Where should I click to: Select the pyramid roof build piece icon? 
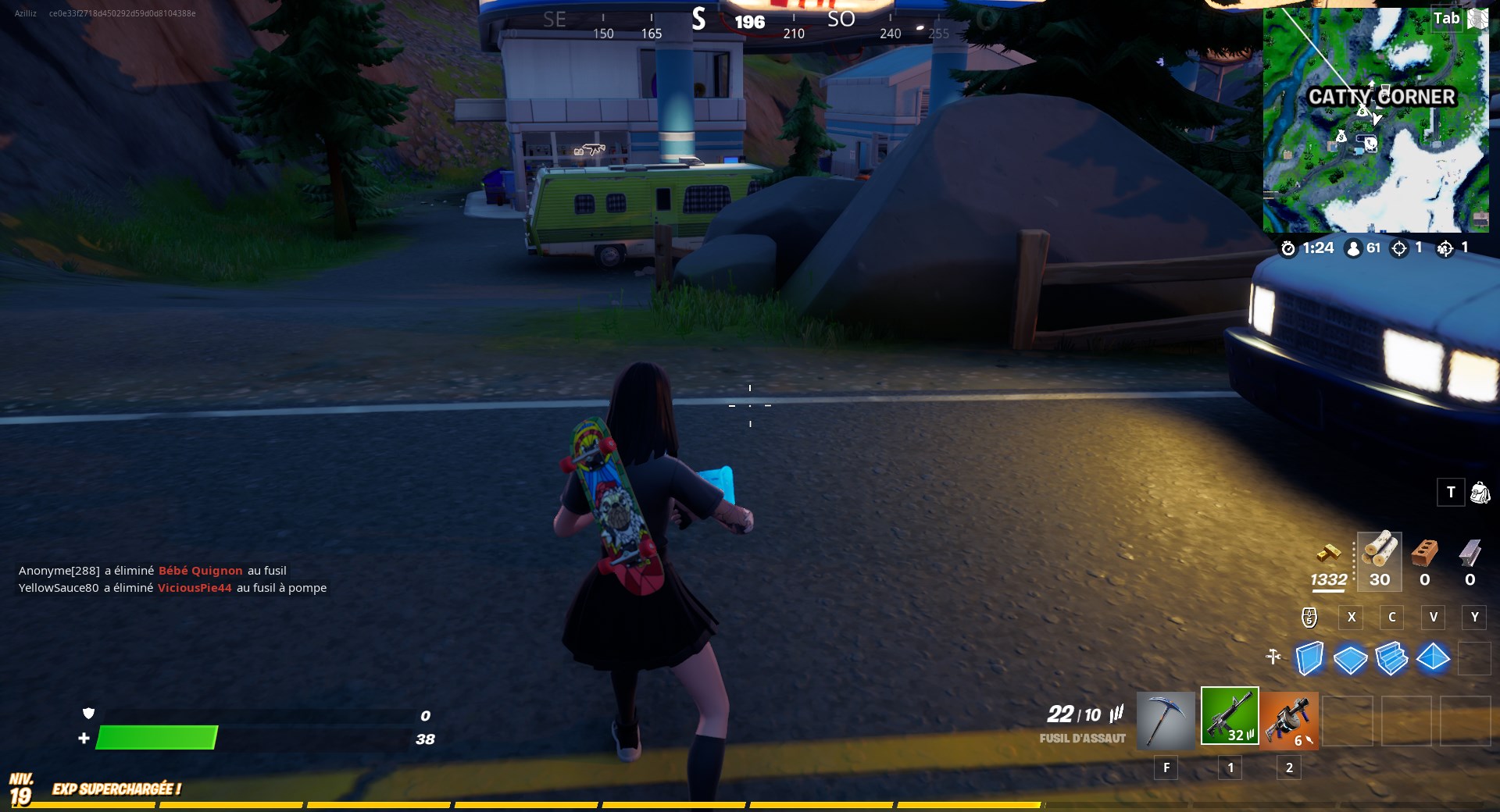click(x=1434, y=660)
